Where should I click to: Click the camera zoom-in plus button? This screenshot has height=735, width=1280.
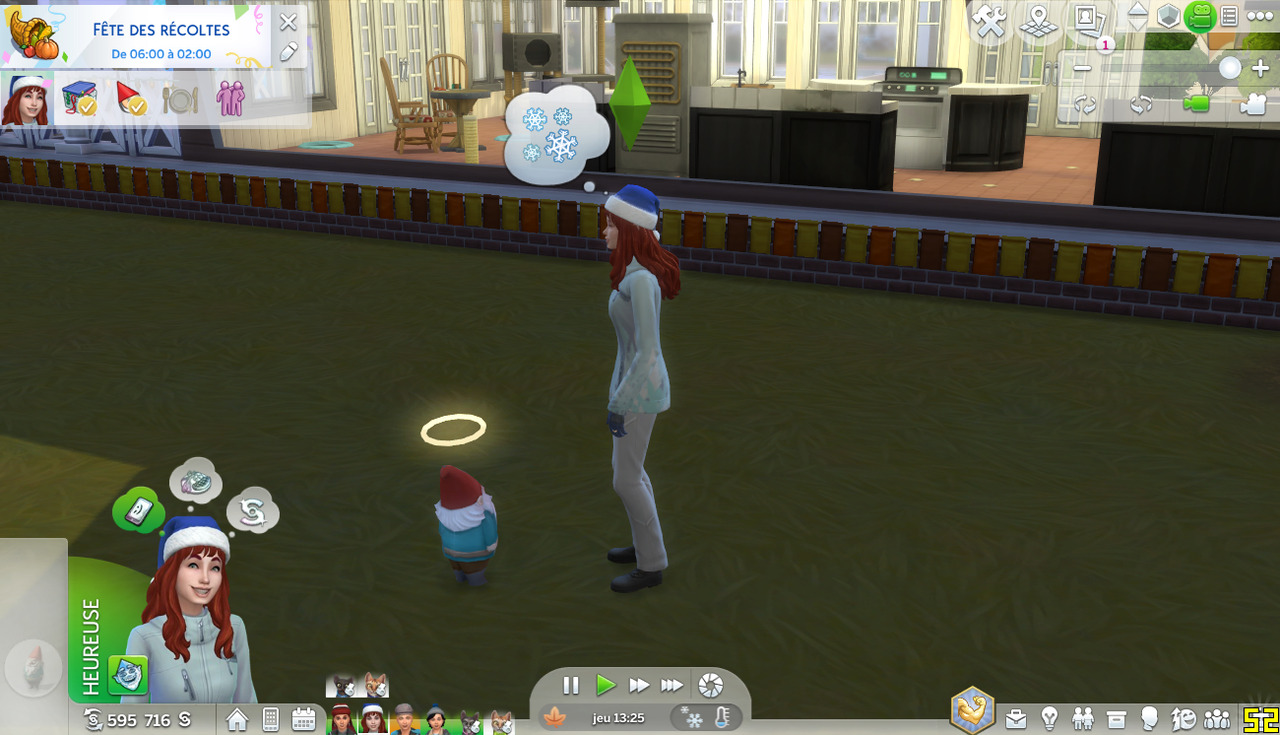[1260, 69]
